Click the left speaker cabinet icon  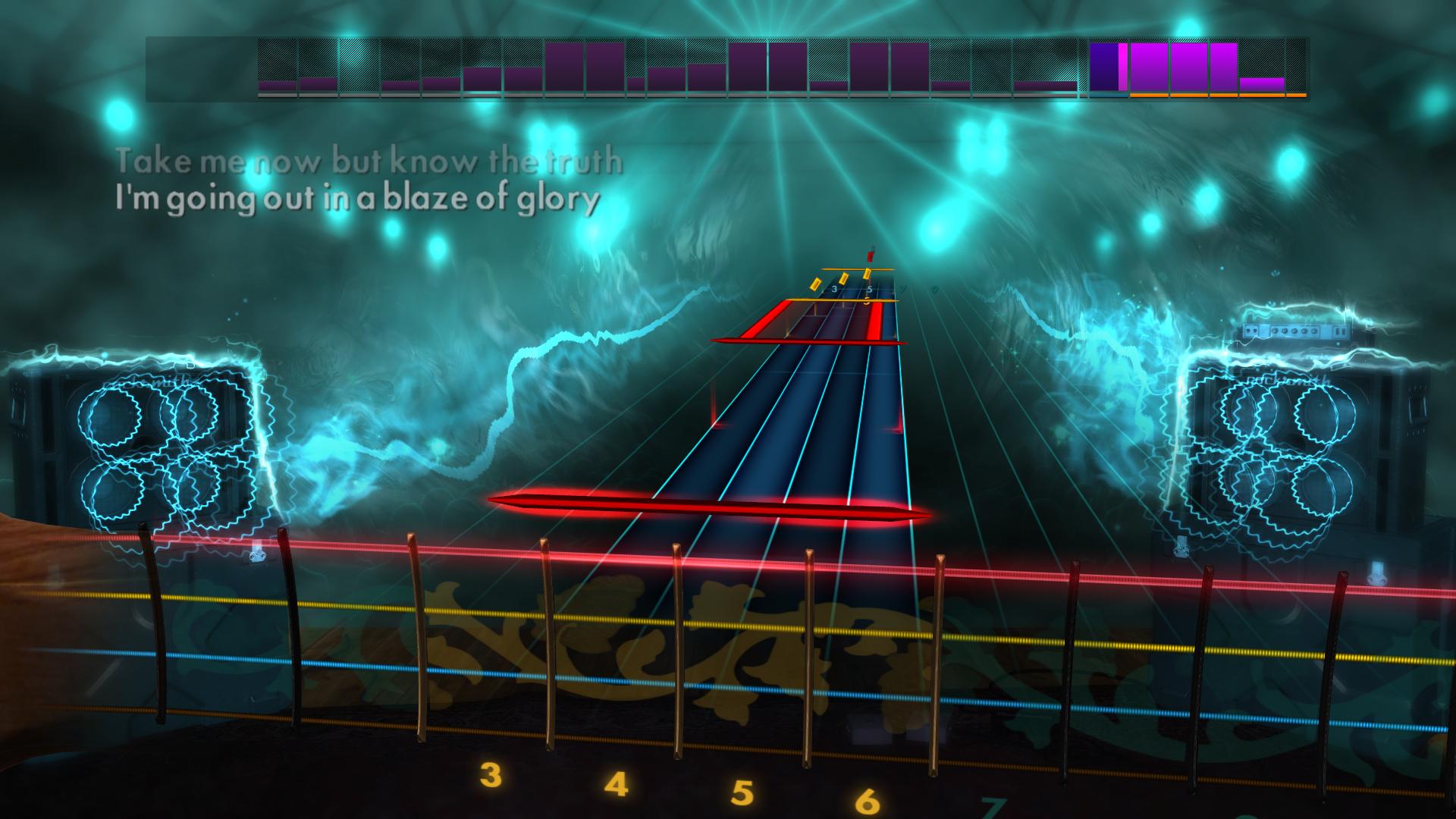coord(159,447)
